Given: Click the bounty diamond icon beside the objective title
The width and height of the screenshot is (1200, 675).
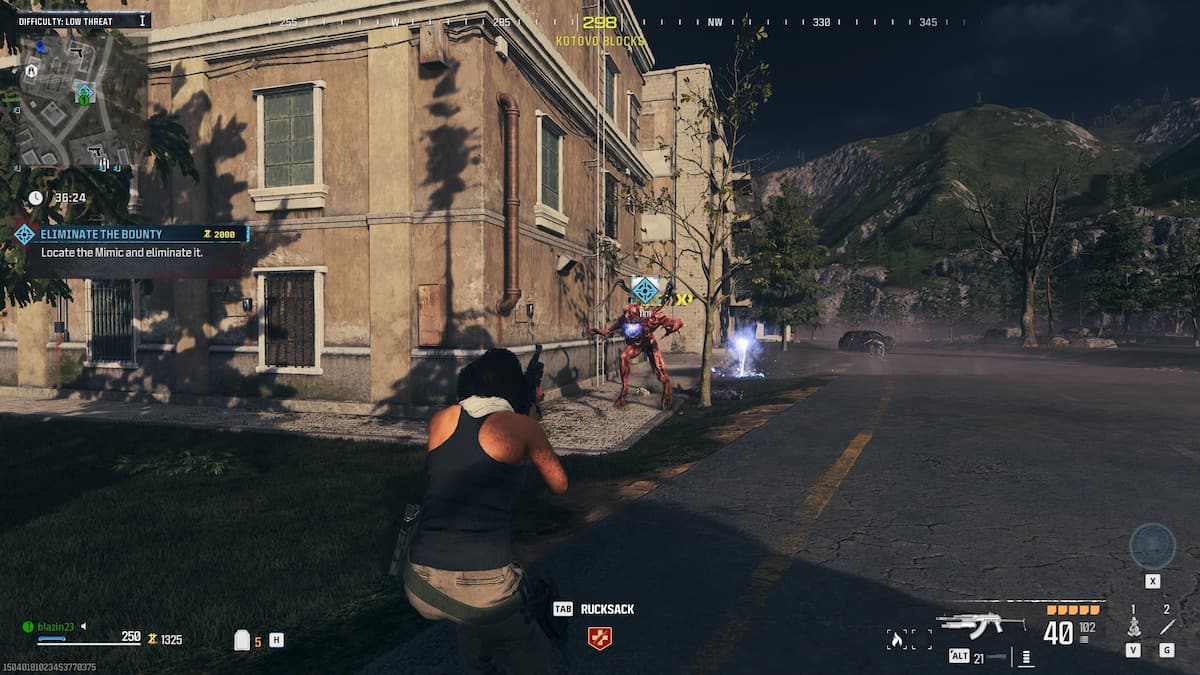Looking at the screenshot, I should pos(25,234).
